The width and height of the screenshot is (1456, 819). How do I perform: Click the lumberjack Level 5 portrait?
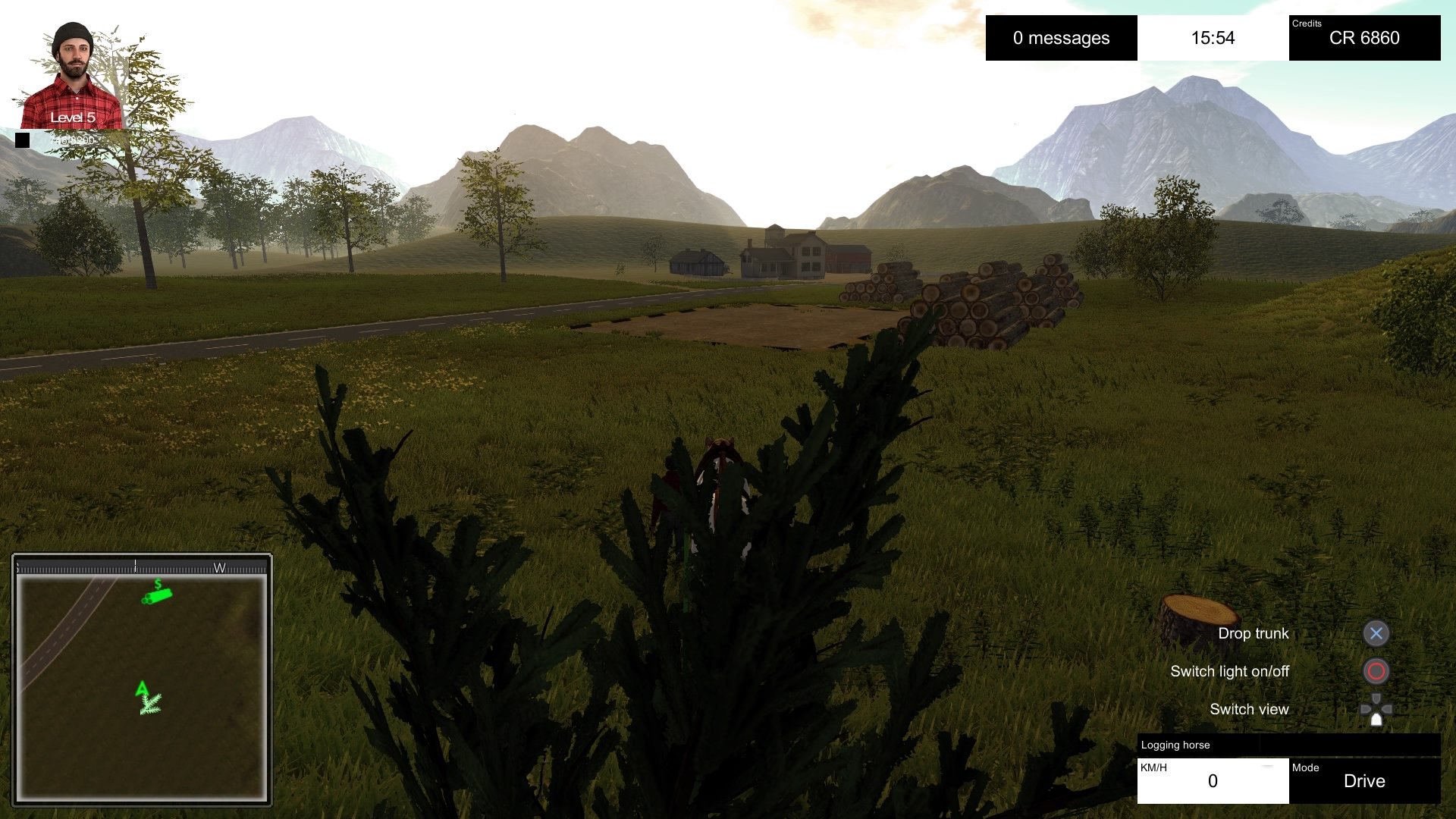[72, 76]
